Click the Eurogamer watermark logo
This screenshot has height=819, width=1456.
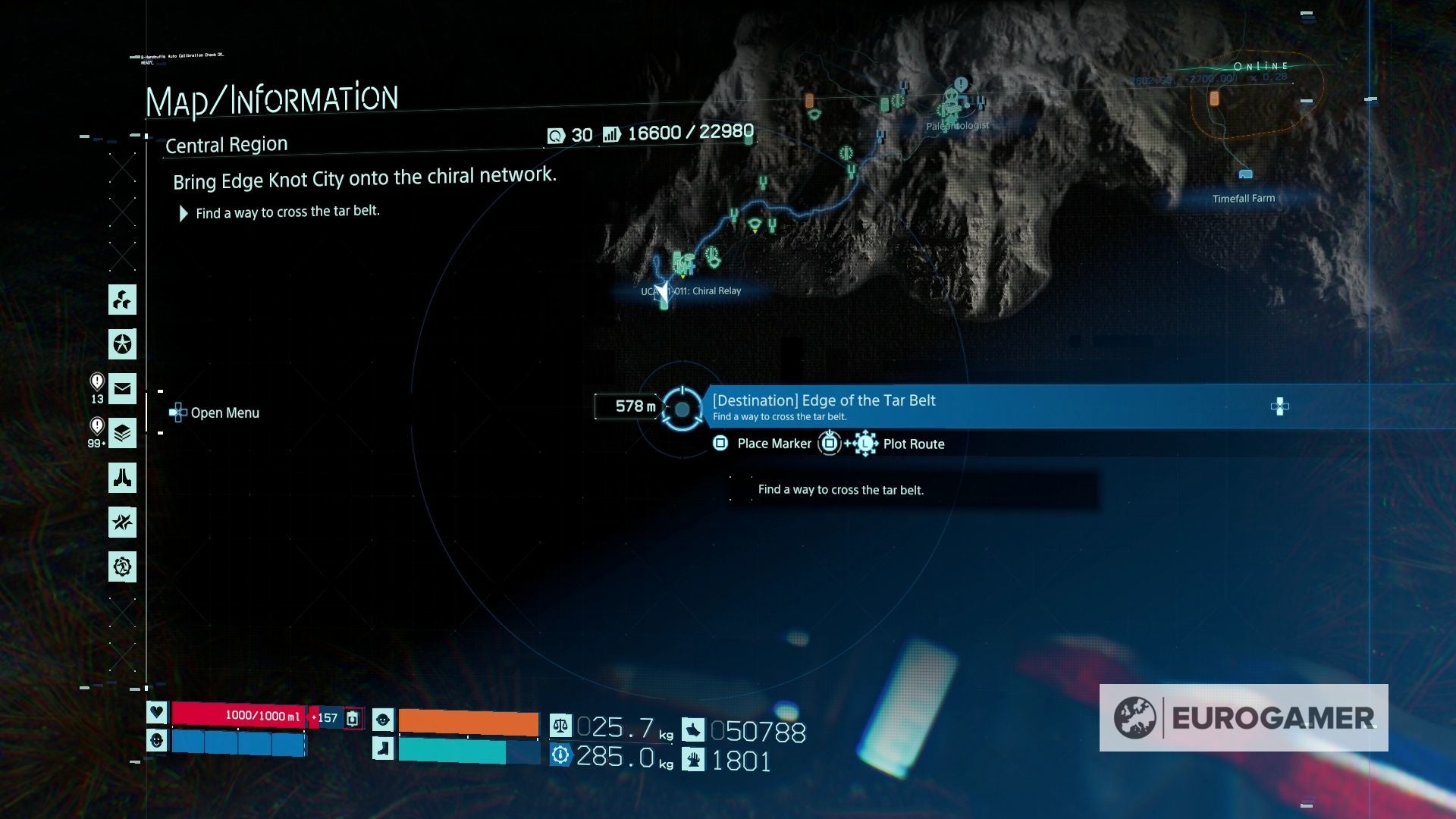pos(1244,717)
